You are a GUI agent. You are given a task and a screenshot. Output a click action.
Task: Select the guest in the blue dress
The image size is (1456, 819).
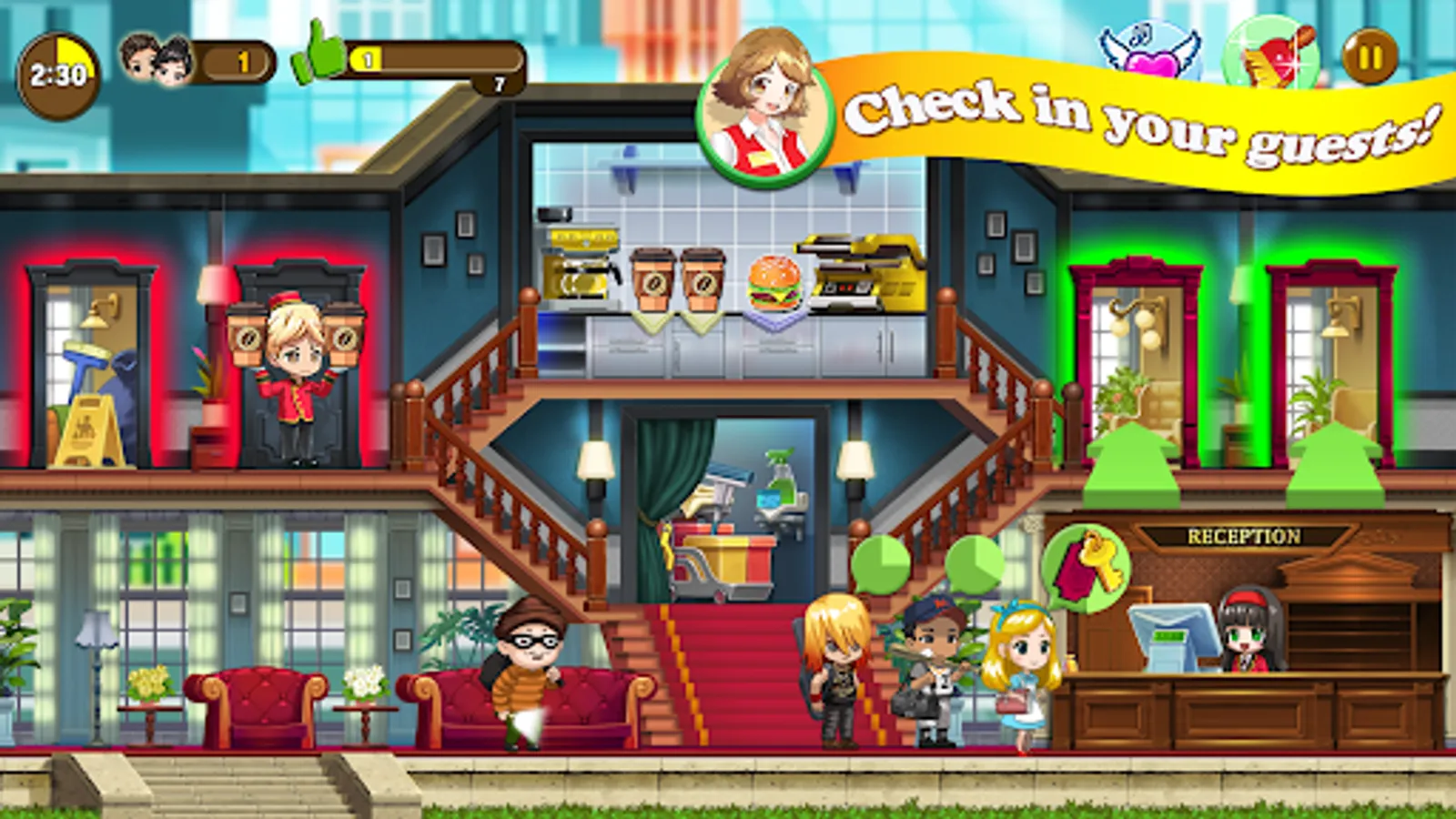pos(1019,664)
